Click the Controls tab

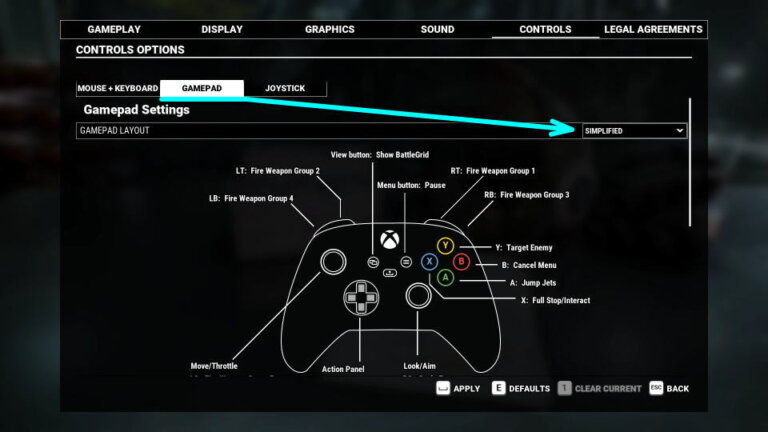pyautogui.click(x=545, y=30)
